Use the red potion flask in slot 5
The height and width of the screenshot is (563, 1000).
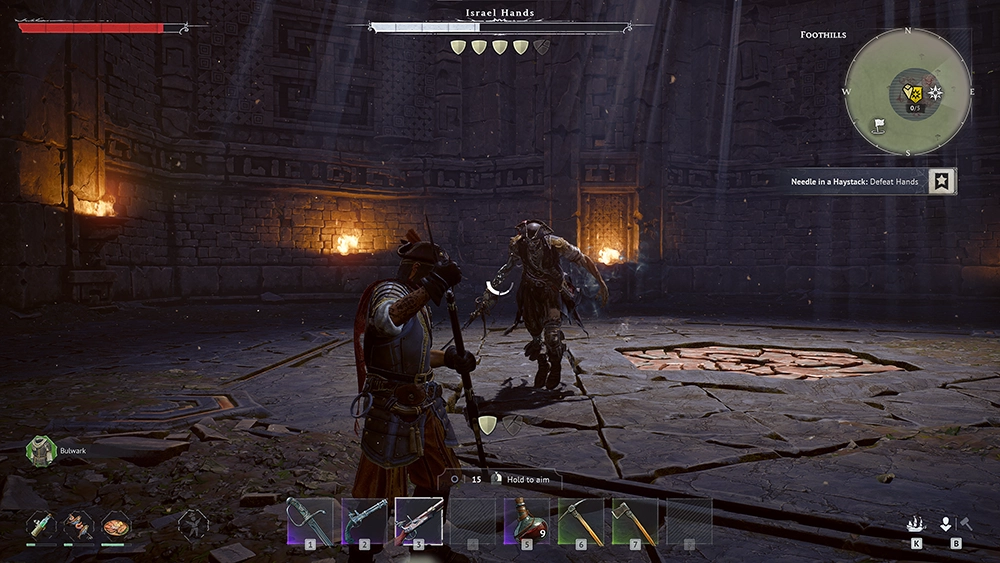(x=527, y=520)
